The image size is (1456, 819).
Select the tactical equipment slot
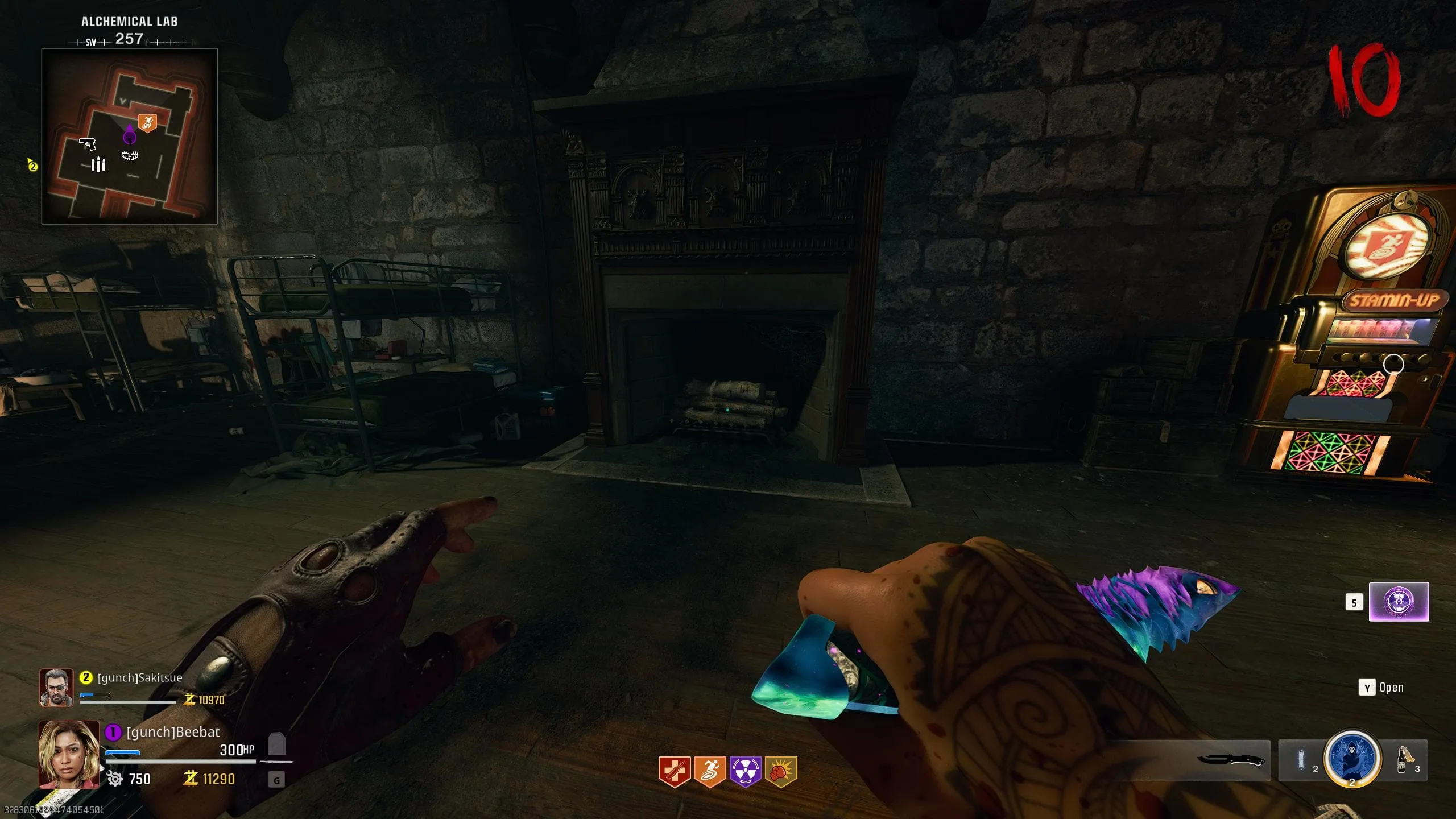1301,760
